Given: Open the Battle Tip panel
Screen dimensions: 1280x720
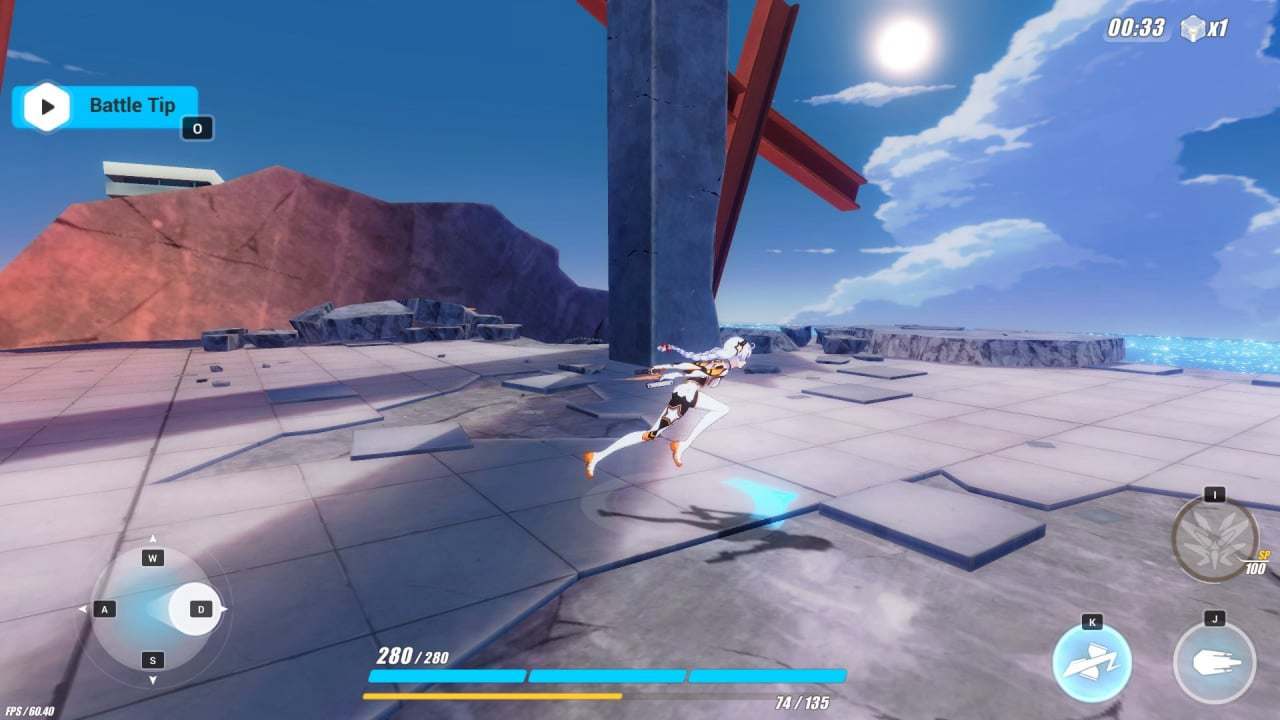Looking at the screenshot, I should [130, 104].
